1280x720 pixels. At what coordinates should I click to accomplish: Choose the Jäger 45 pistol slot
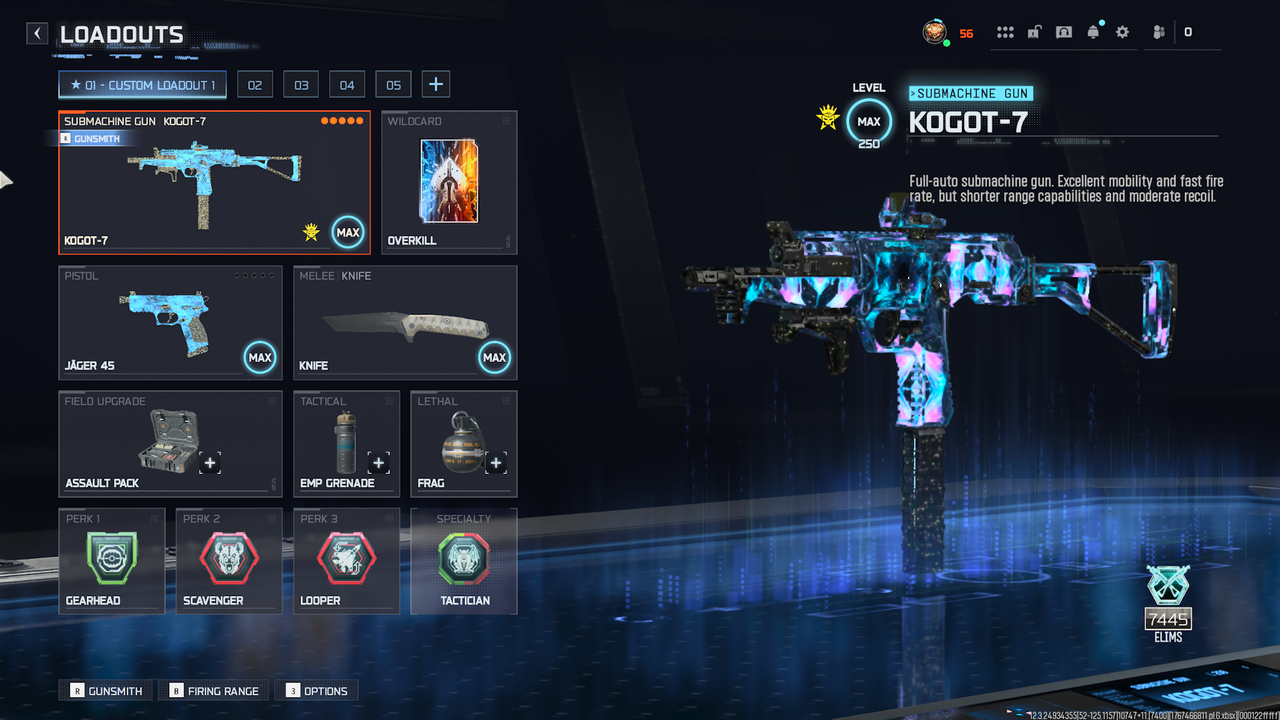click(x=170, y=322)
